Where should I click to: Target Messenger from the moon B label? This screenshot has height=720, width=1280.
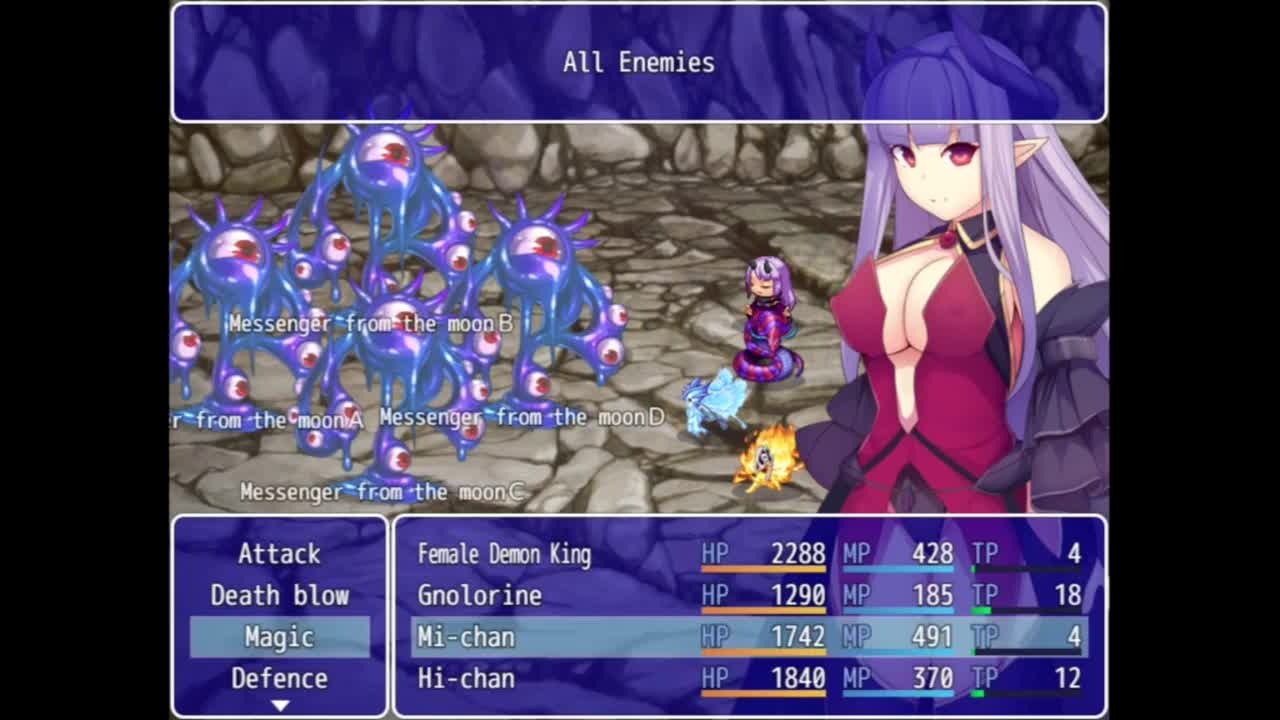pos(371,324)
